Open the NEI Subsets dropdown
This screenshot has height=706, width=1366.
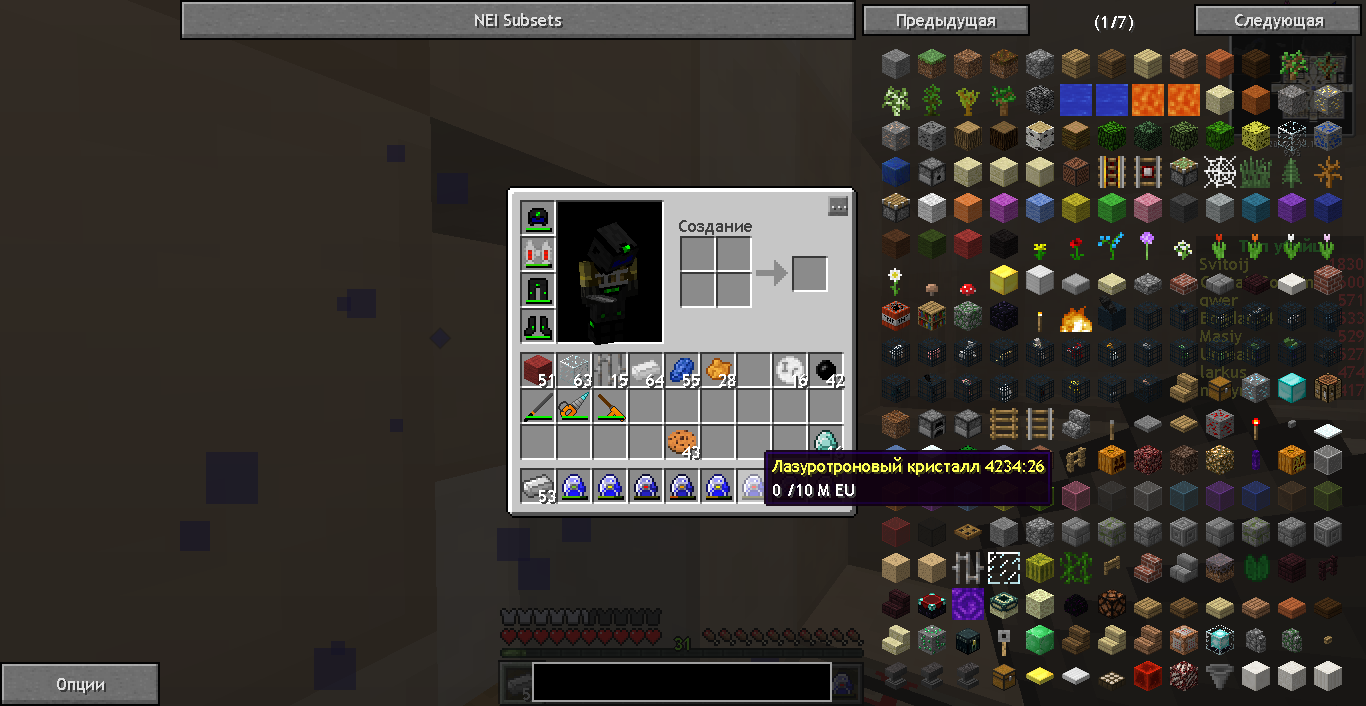518,20
